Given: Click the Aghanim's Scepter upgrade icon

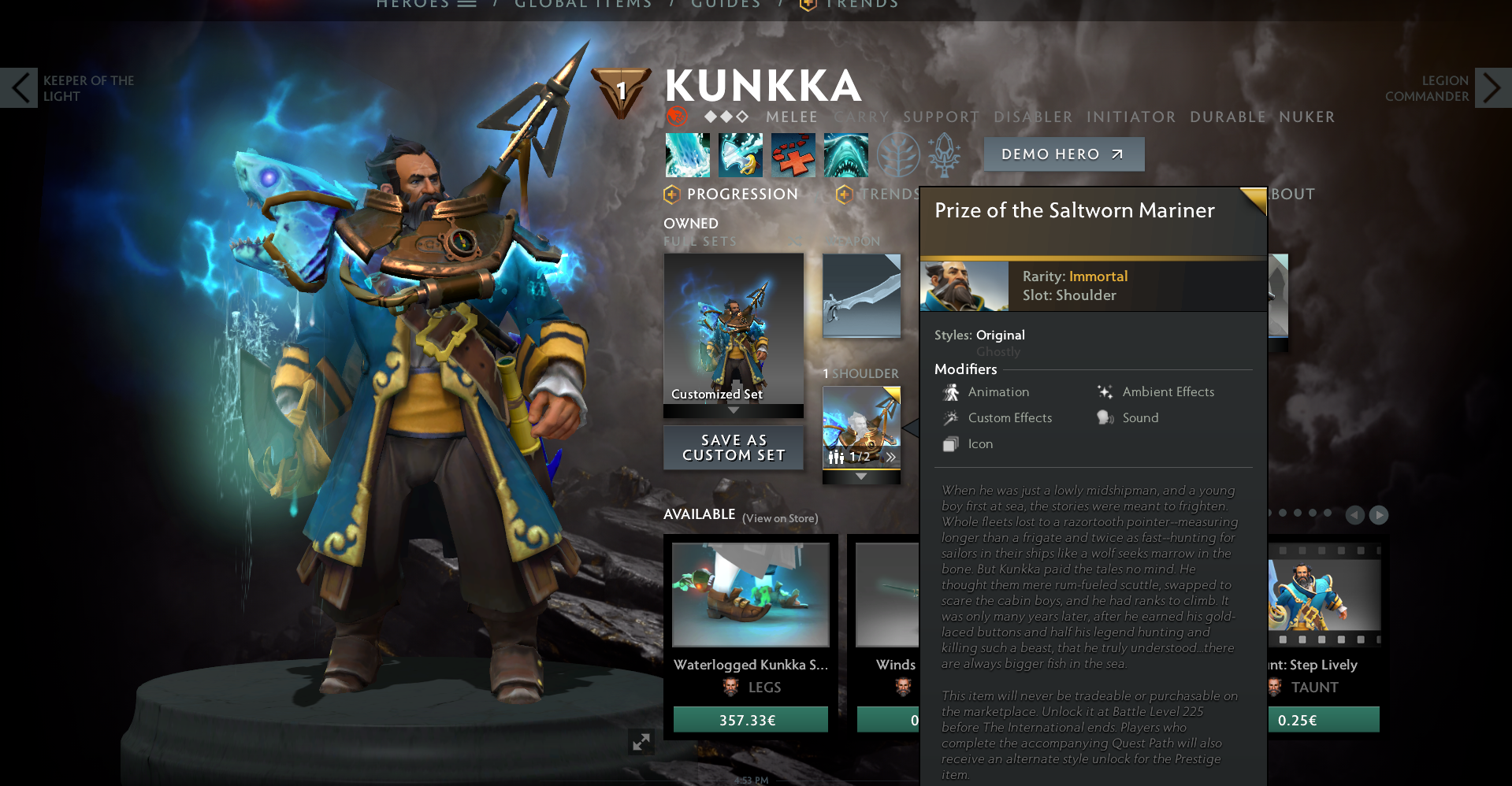Looking at the screenshot, I should (x=943, y=155).
